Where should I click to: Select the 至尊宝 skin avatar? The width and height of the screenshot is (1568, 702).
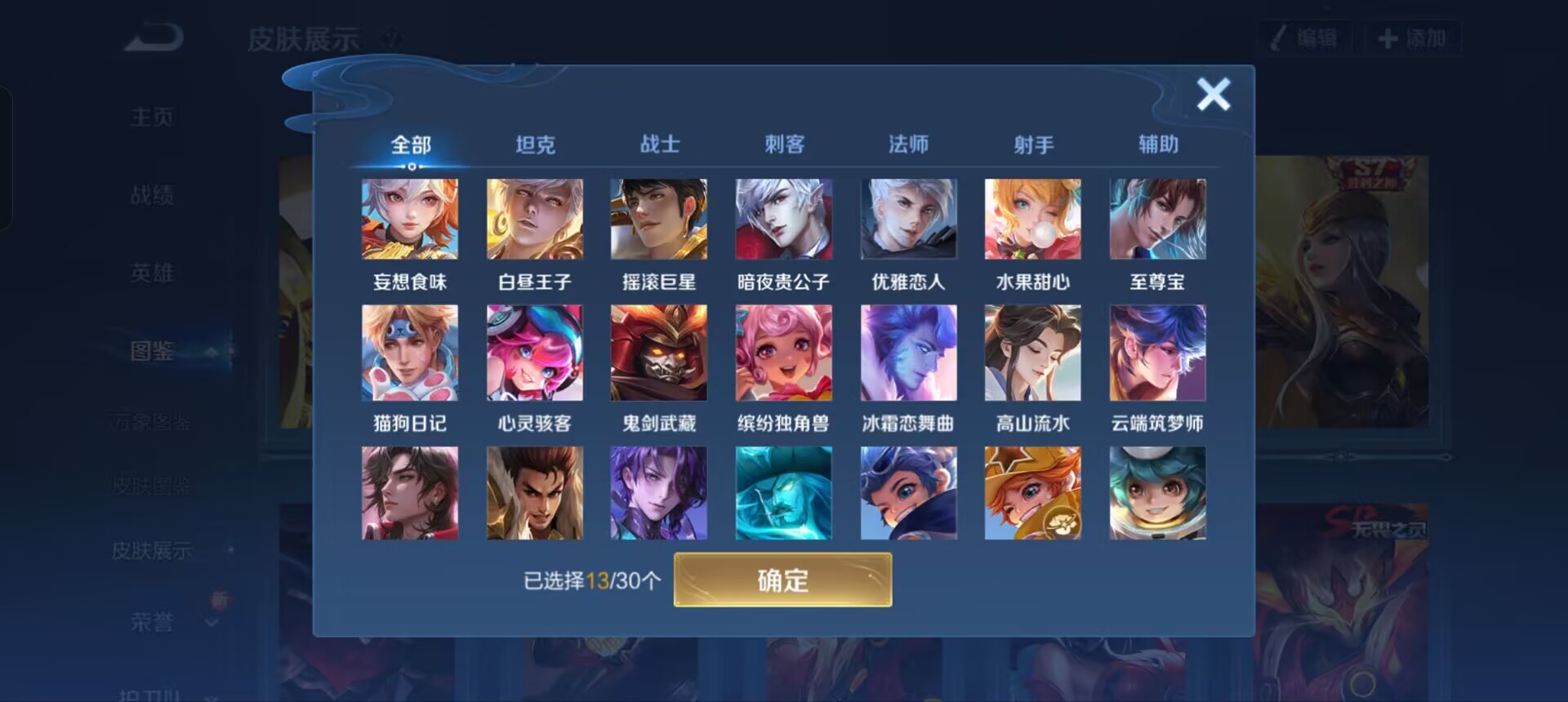(1157, 218)
